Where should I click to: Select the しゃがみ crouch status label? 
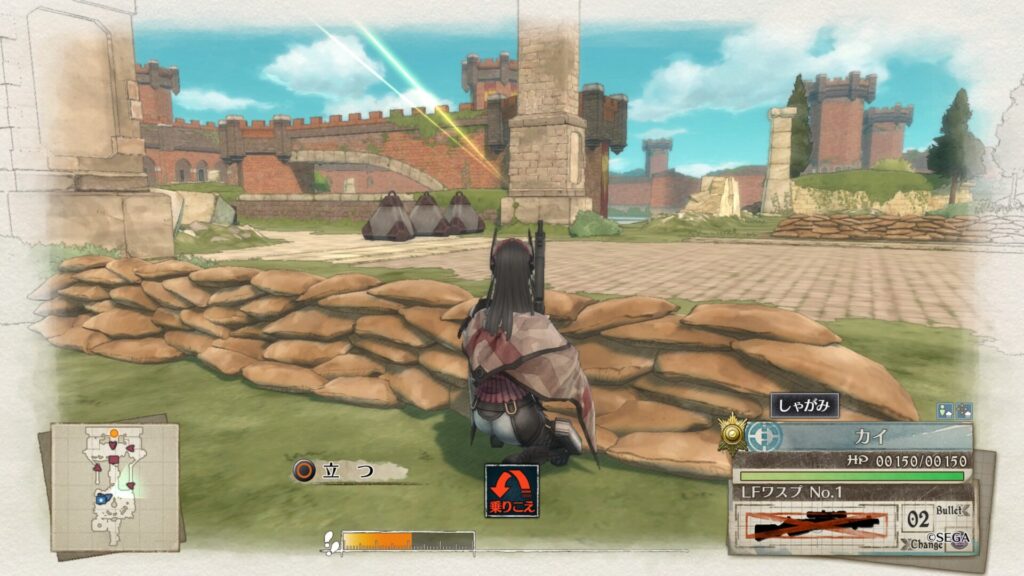804,406
